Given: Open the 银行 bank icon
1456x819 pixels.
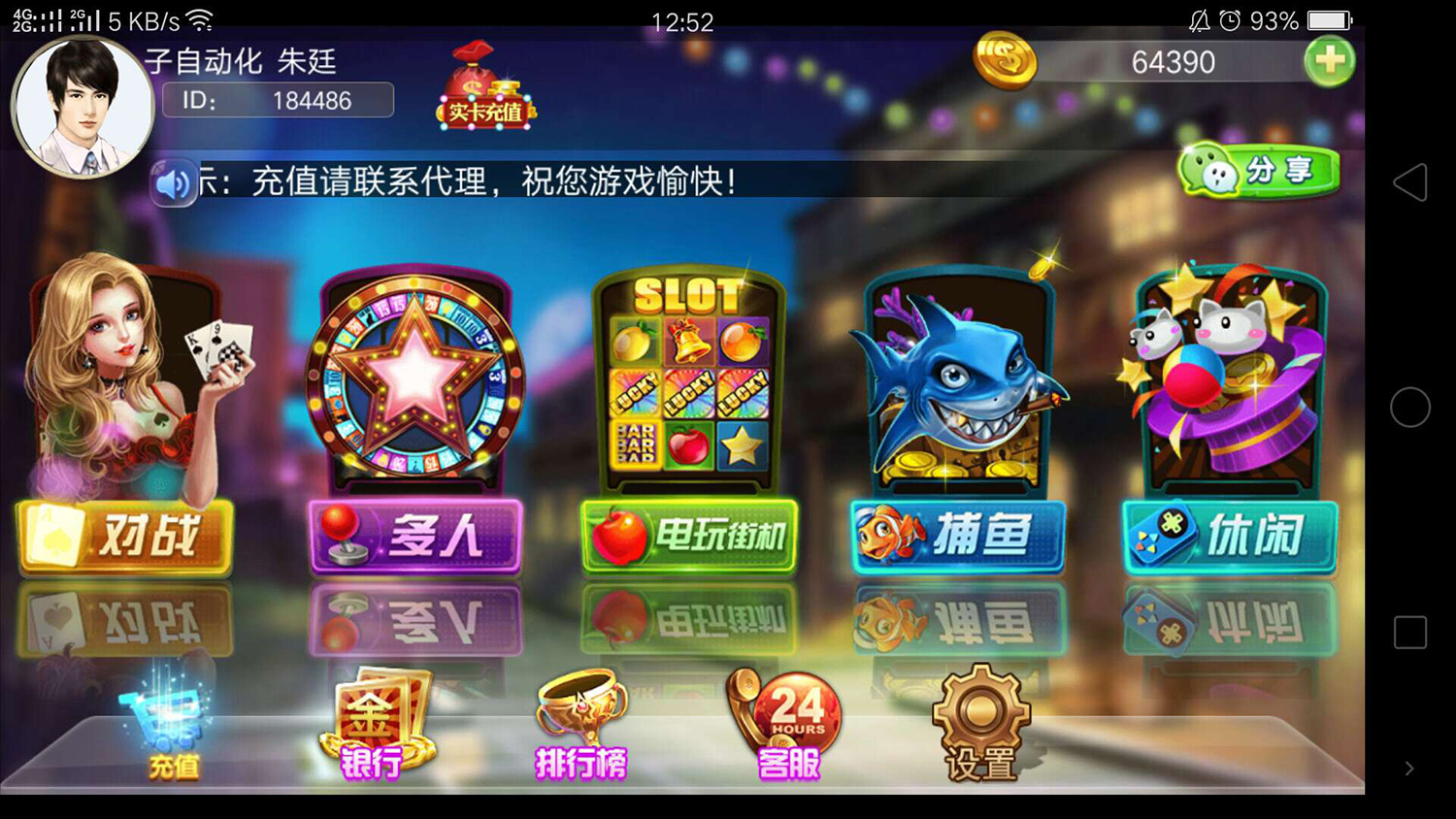Looking at the screenshot, I should pyautogui.click(x=381, y=718).
